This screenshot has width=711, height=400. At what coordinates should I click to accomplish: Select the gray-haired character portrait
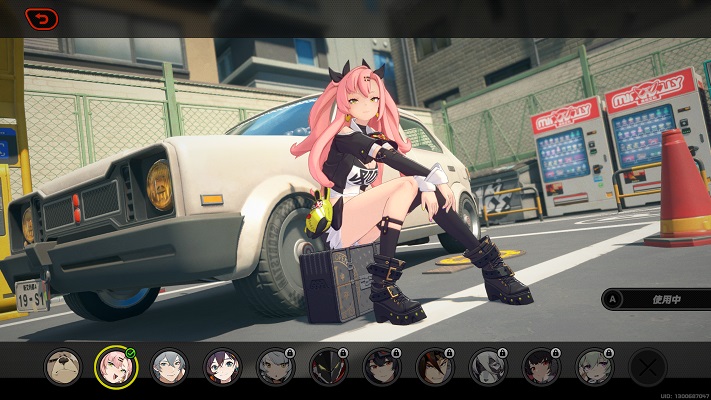tap(169, 367)
